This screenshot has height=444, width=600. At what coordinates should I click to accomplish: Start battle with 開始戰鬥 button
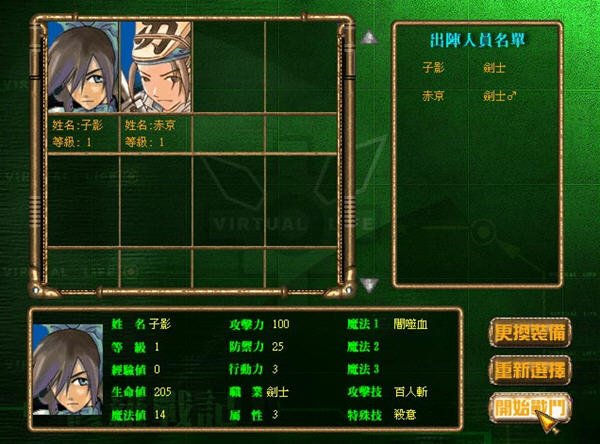point(530,406)
